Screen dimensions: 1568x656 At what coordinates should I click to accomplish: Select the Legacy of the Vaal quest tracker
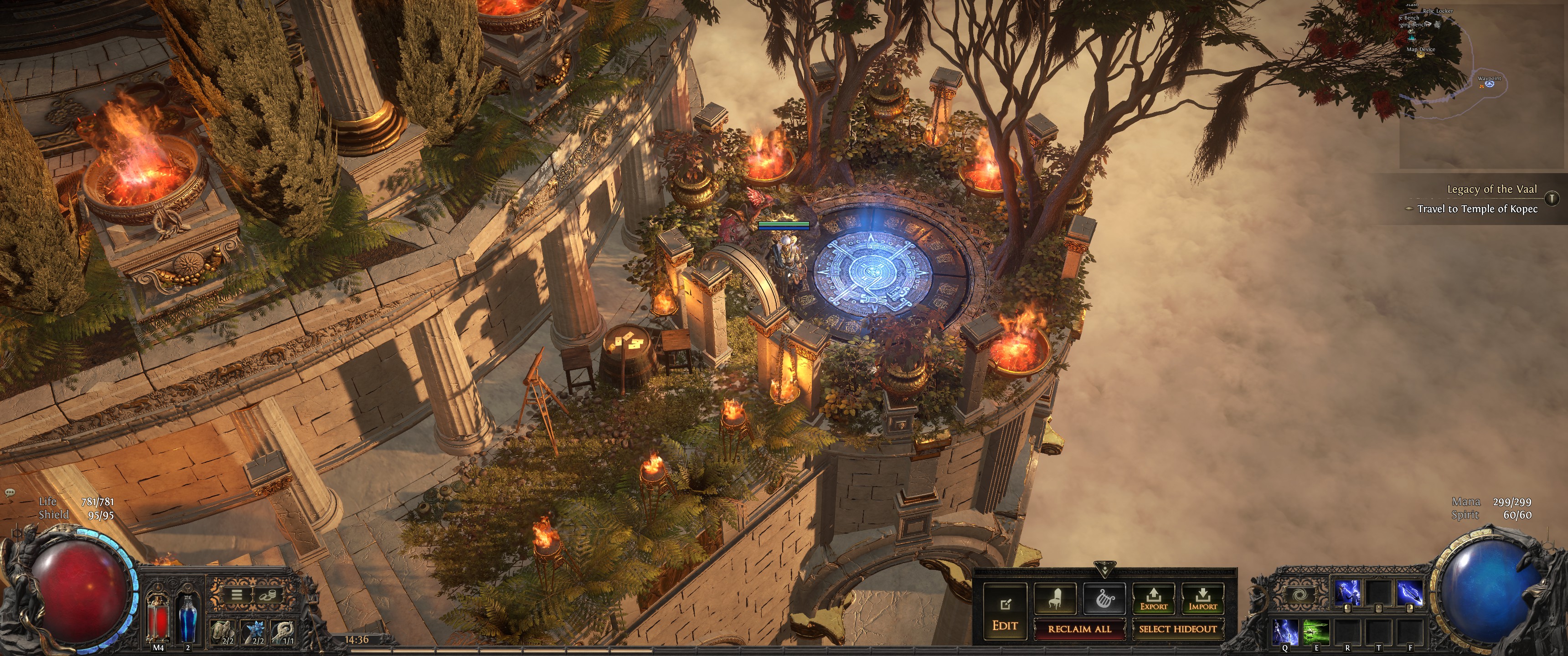pos(1491,189)
